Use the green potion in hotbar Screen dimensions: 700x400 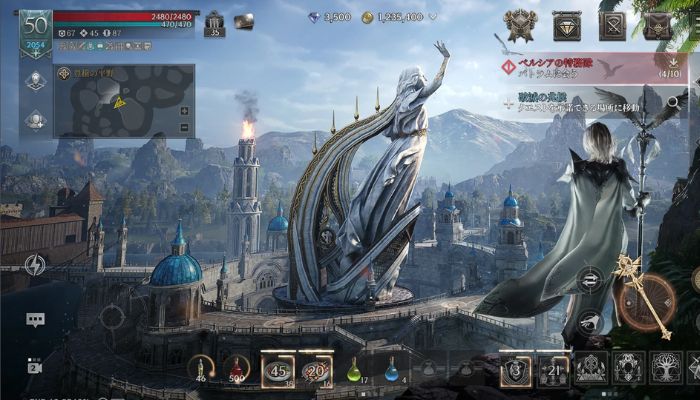coord(354,369)
